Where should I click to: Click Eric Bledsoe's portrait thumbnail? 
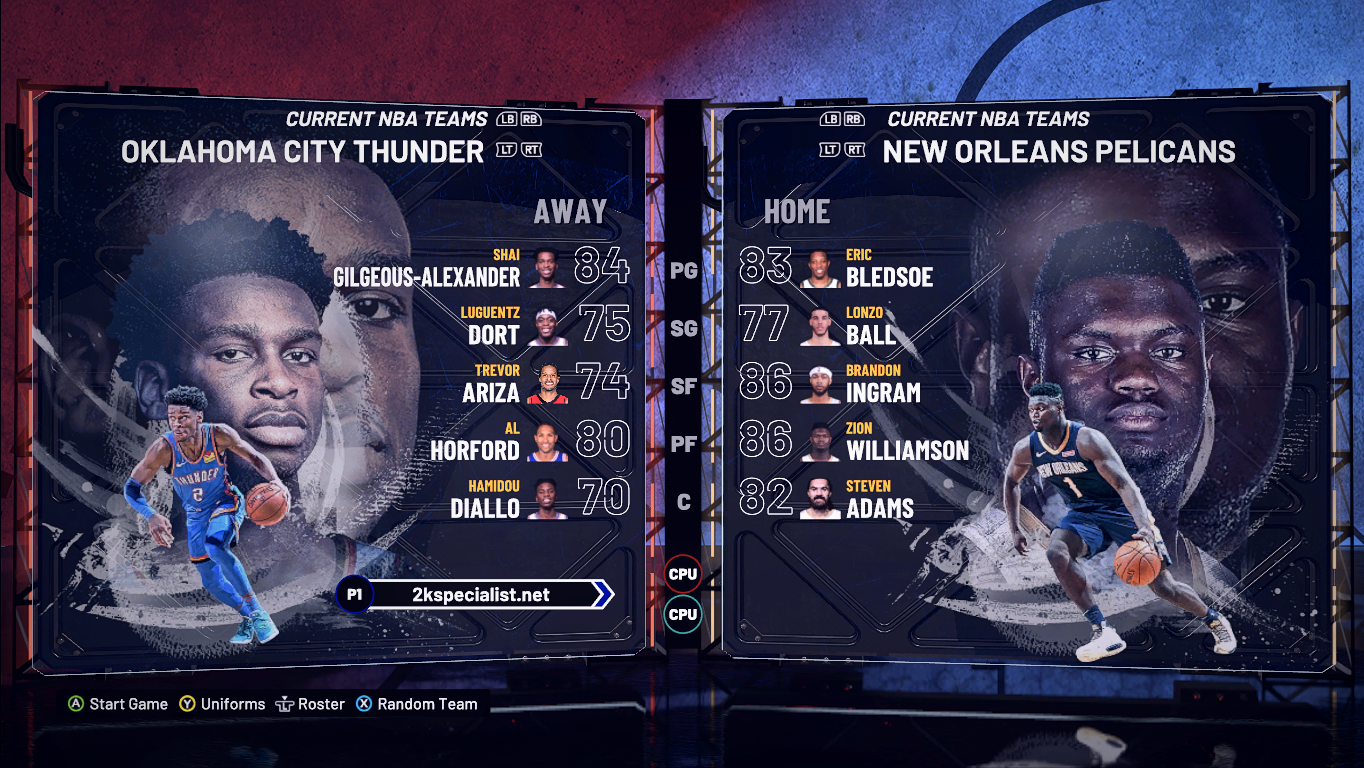tap(819, 266)
